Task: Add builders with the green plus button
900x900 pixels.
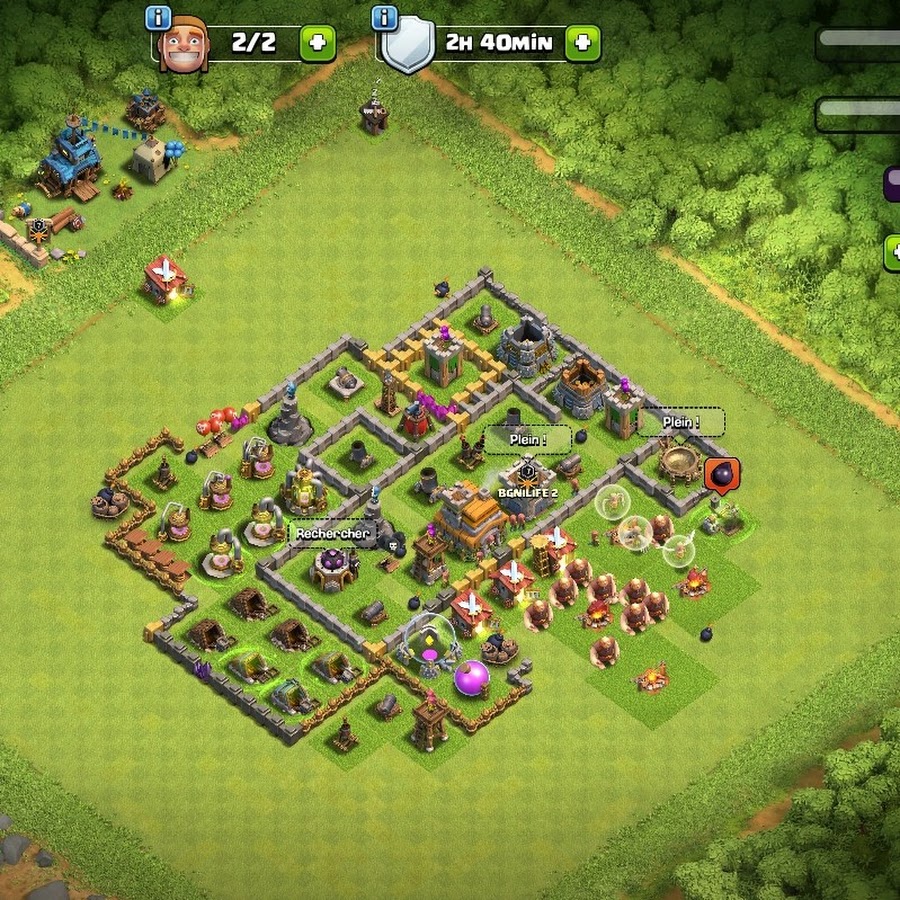Action: [318, 44]
